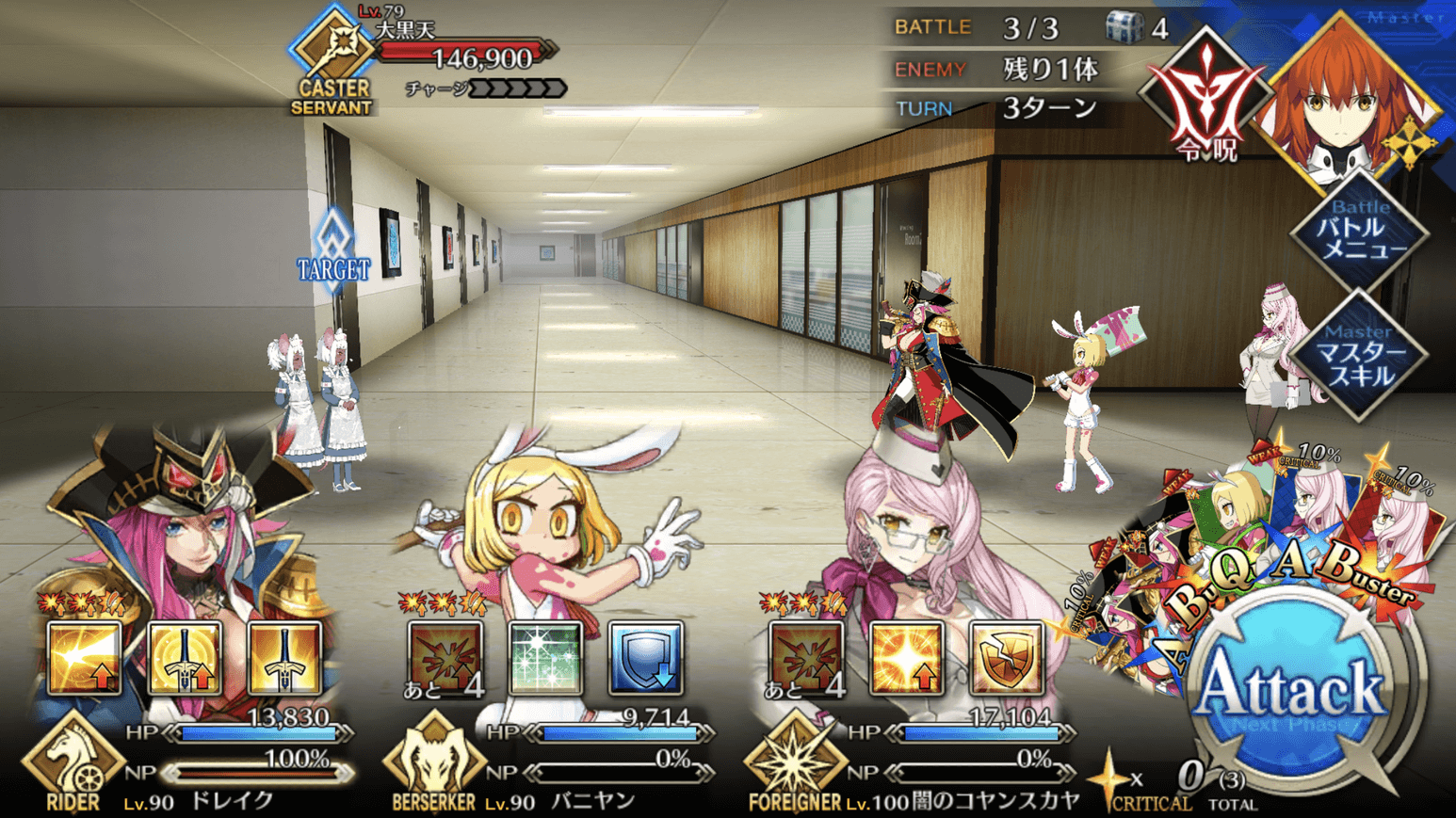
Task: Use Drake's second skill, sword with red arrow
Action: pos(186,658)
